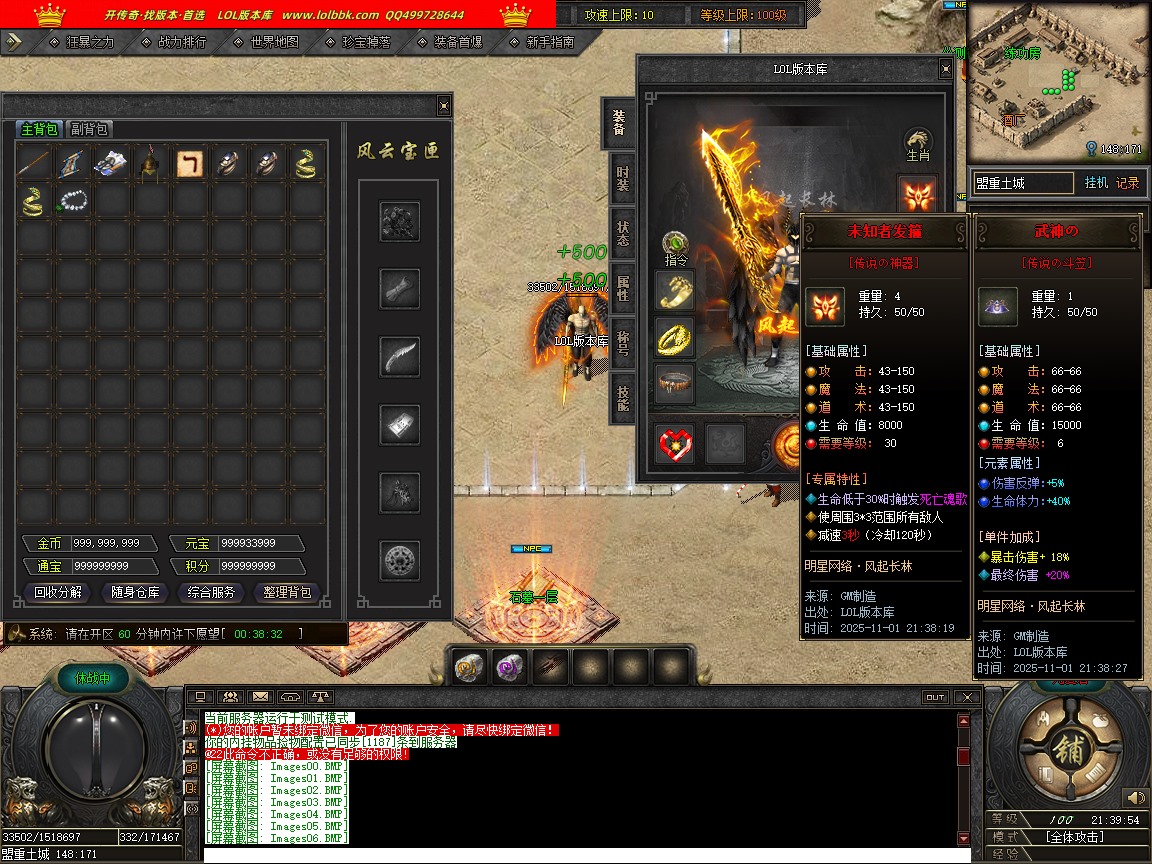
Task: Open the 记录 log beside 挂机
Action: click(1127, 183)
